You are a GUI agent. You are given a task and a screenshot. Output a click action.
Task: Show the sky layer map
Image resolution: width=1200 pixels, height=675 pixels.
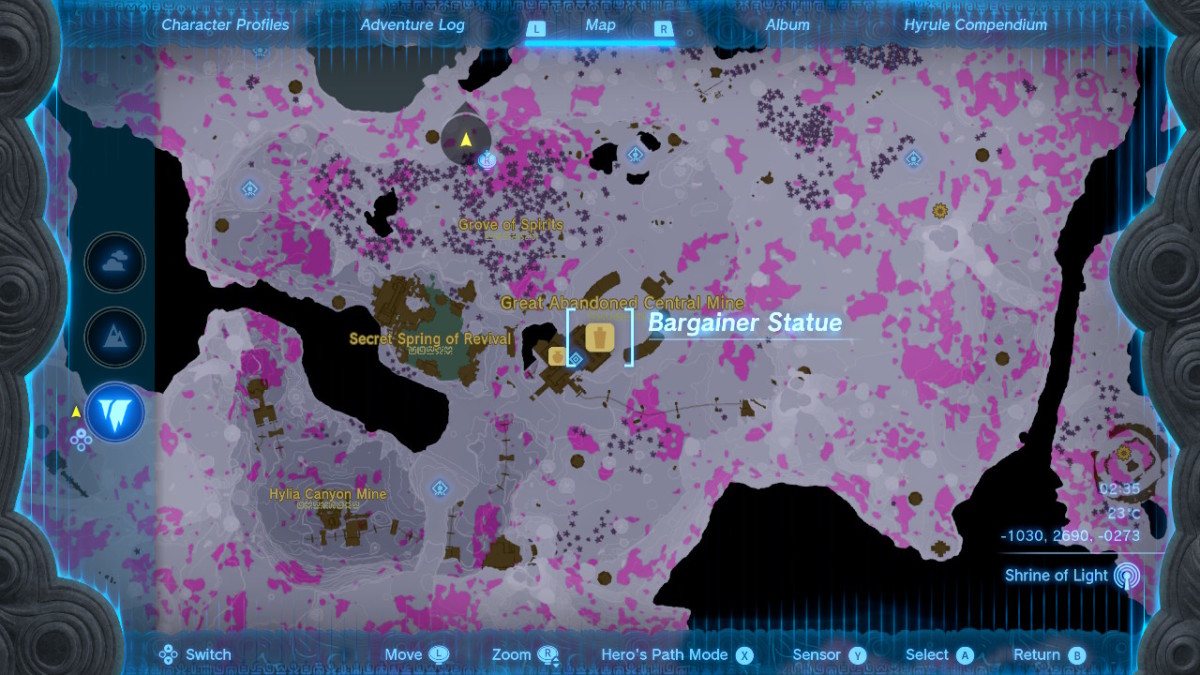(115, 263)
